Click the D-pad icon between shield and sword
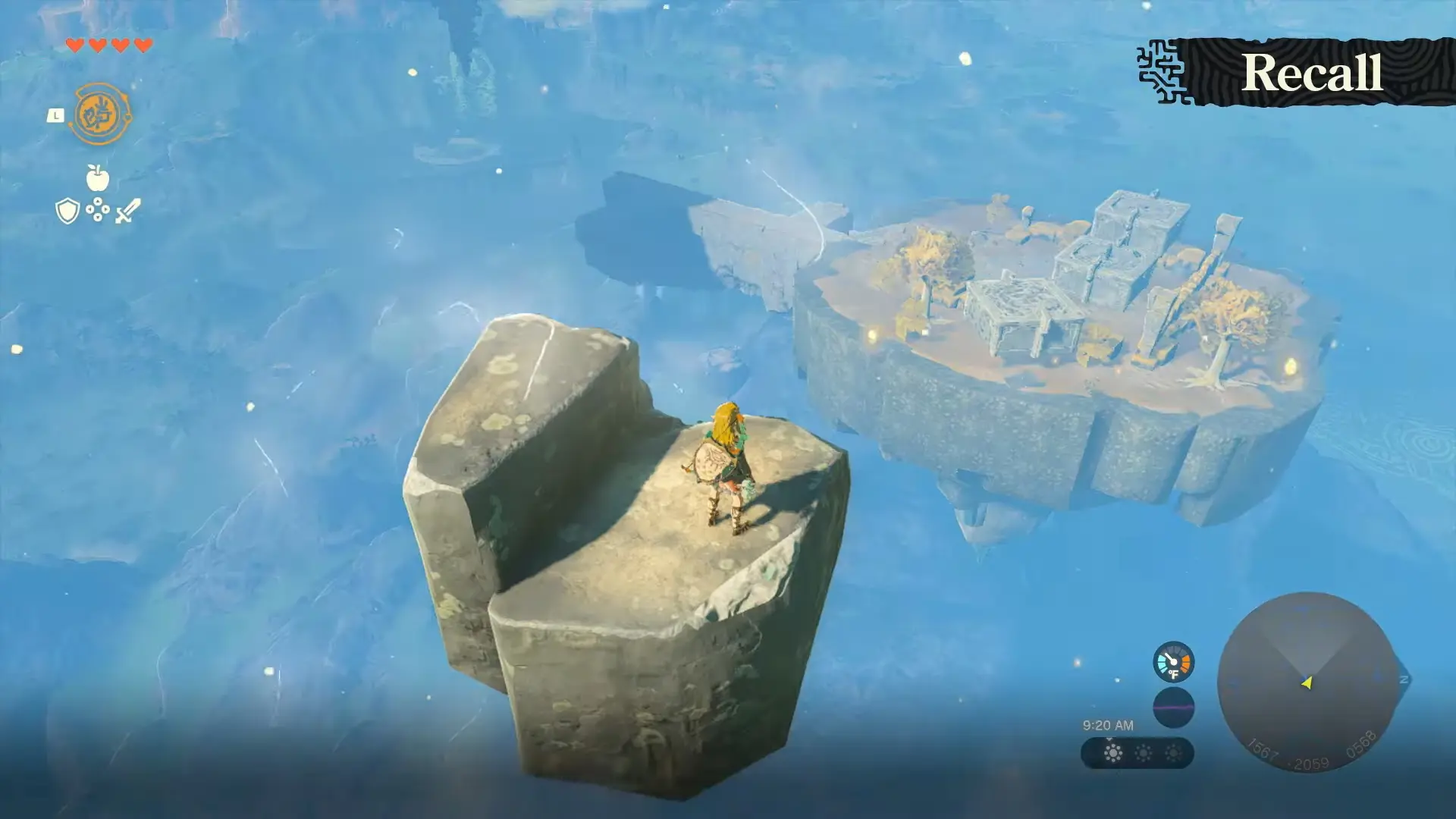 pyautogui.click(x=98, y=209)
